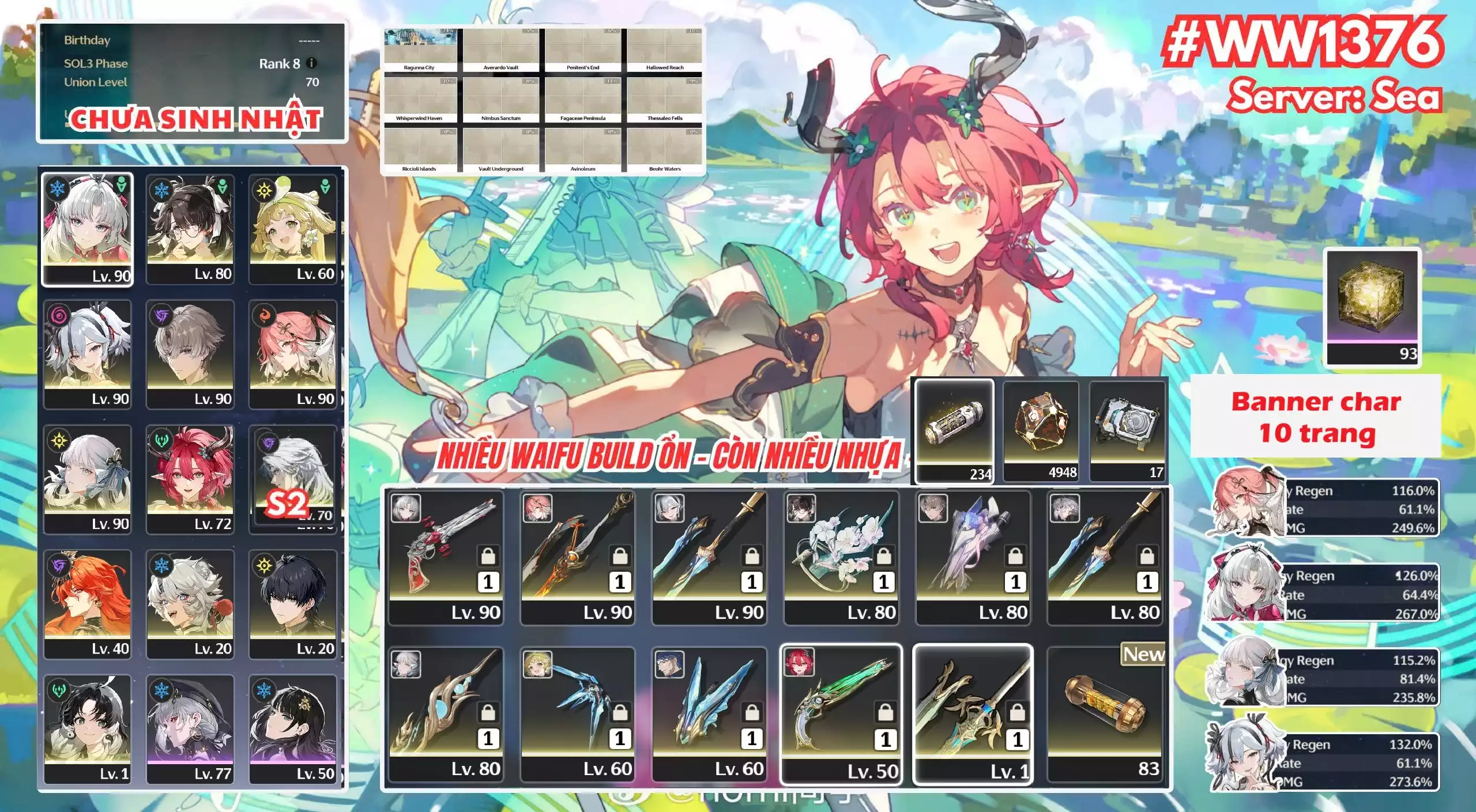Choose the Lv. 80 character wearing glasses

(x=190, y=228)
